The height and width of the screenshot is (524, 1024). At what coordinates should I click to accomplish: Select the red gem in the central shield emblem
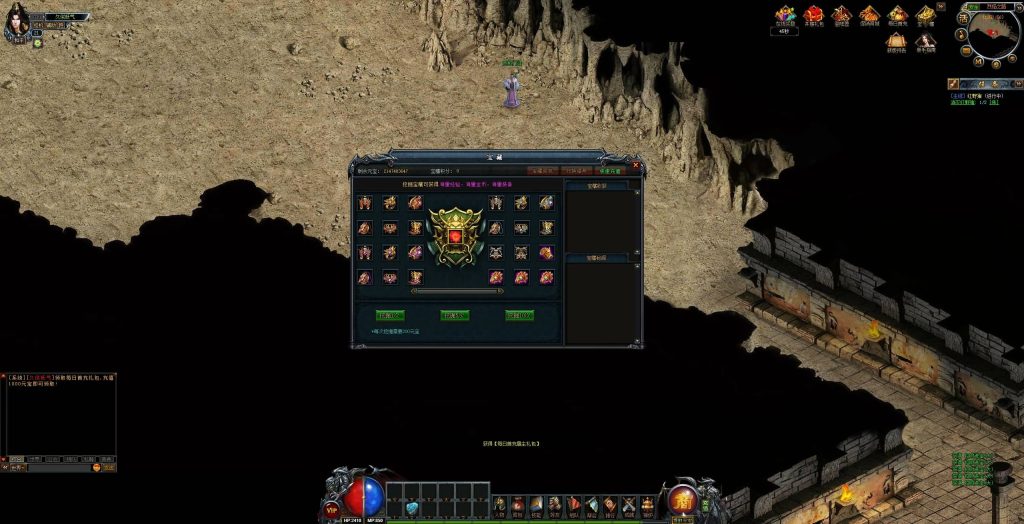455,236
